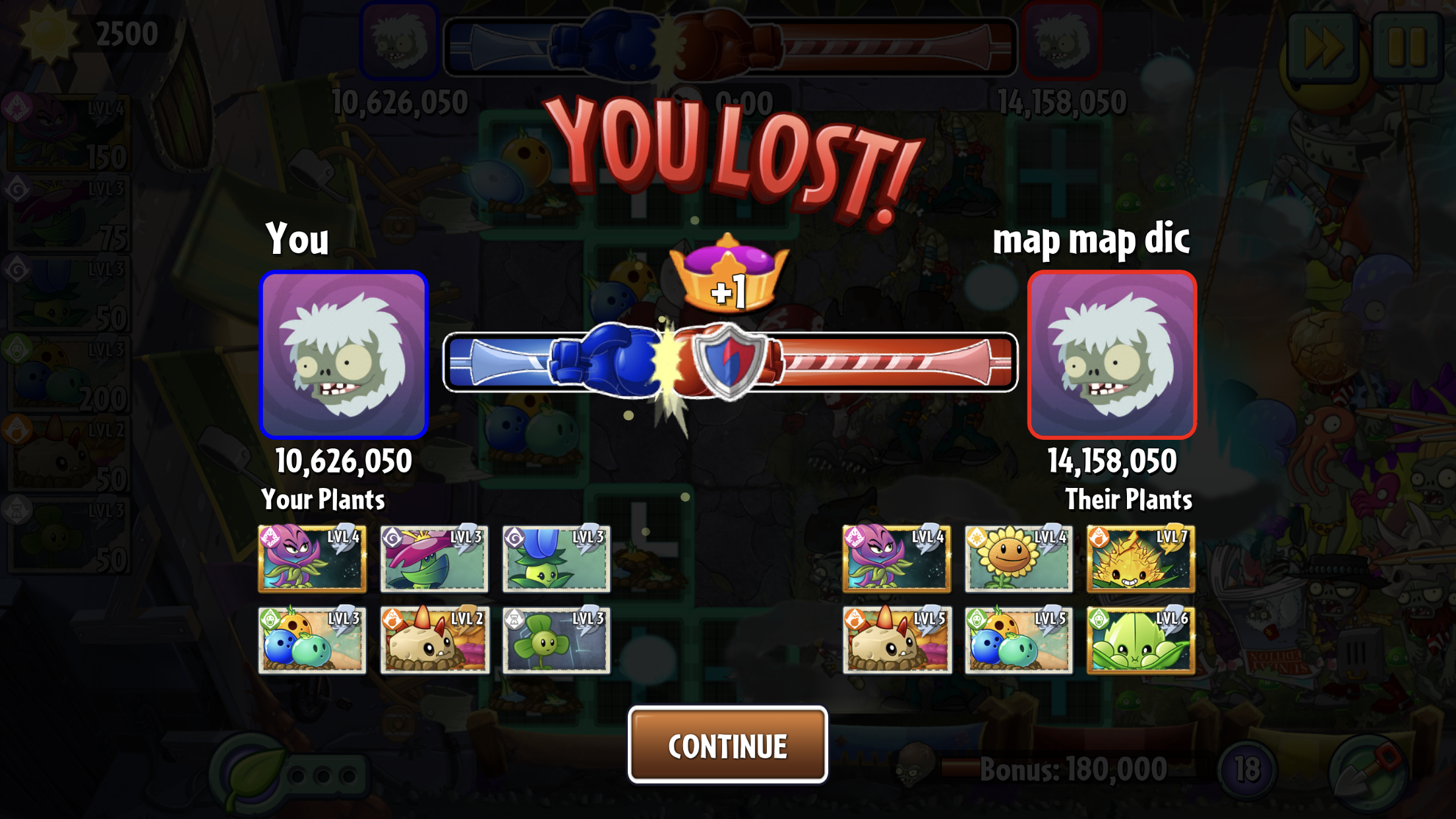The image size is (1456, 819).
Task: View map map dic's red-framed avatar
Action: point(1112,355)
